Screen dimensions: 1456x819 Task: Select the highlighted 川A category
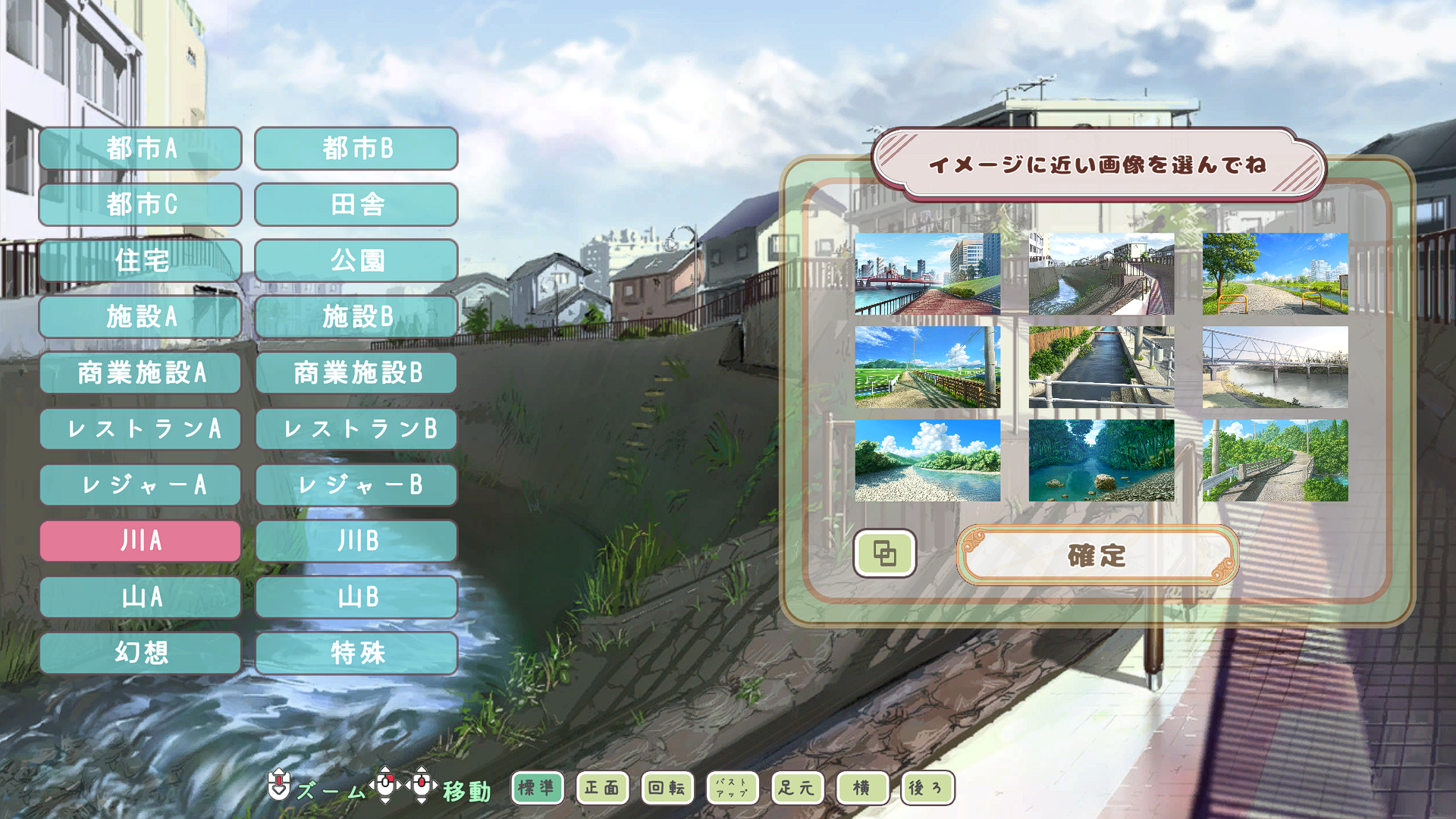(140, 541)
